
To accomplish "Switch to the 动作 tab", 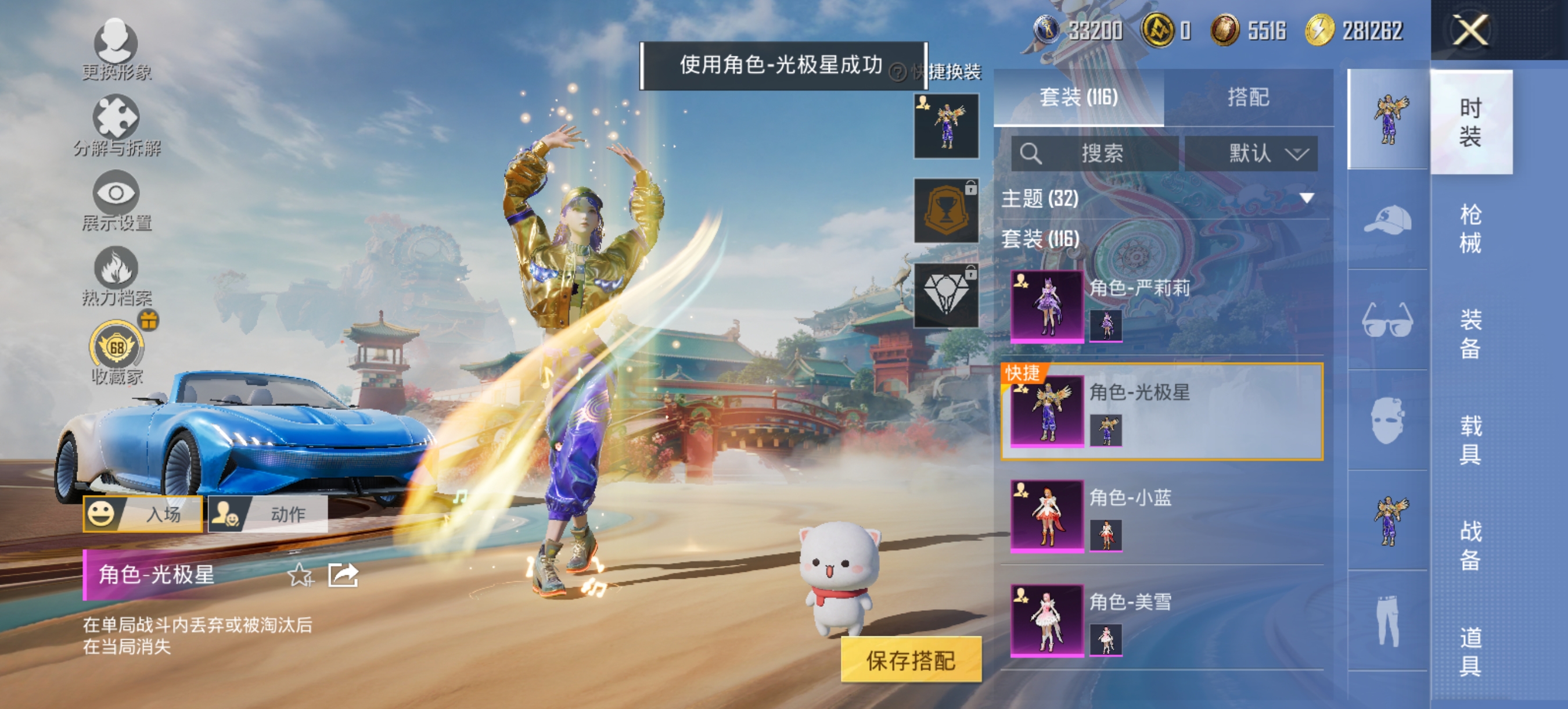I will point(269,514).
